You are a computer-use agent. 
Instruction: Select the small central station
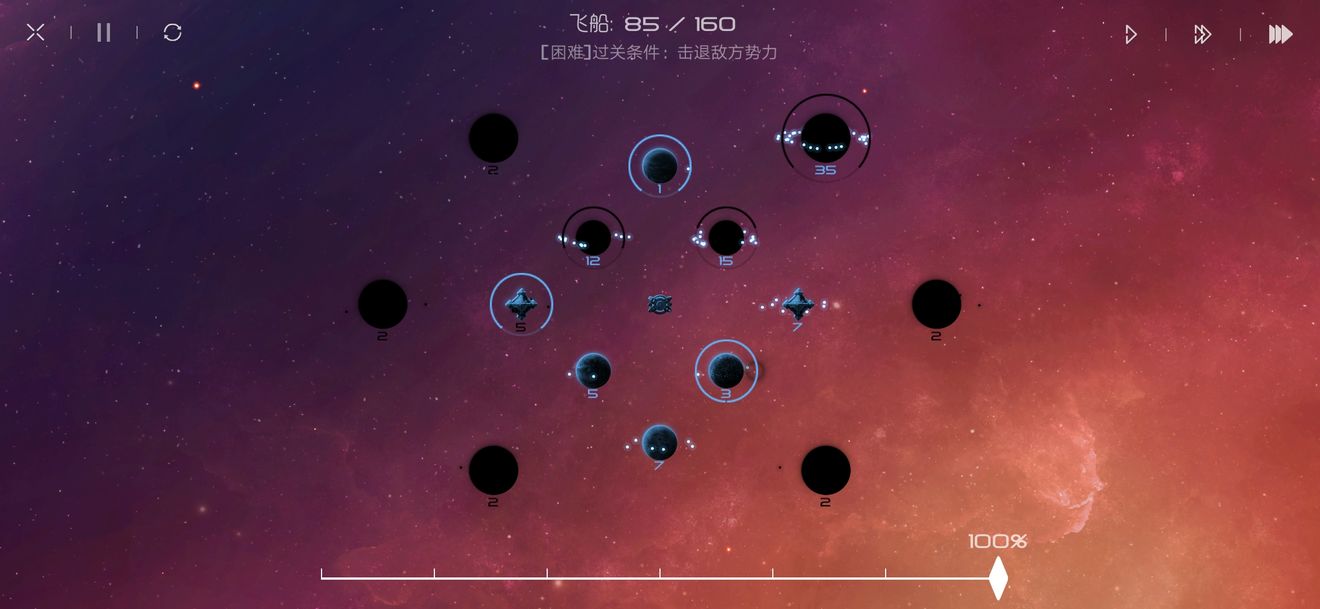659,304
